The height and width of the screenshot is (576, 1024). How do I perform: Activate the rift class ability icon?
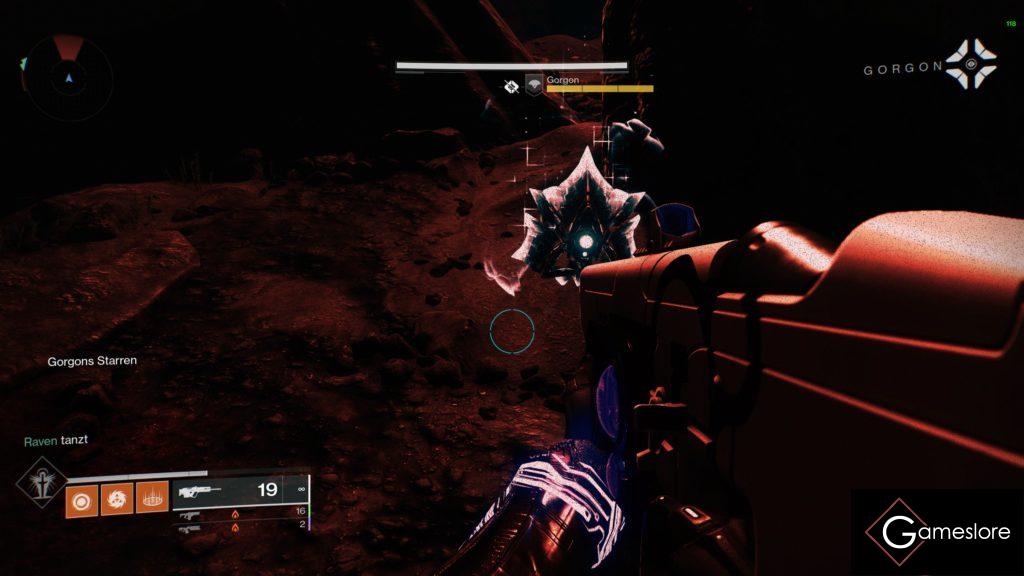tap(151, 497)
